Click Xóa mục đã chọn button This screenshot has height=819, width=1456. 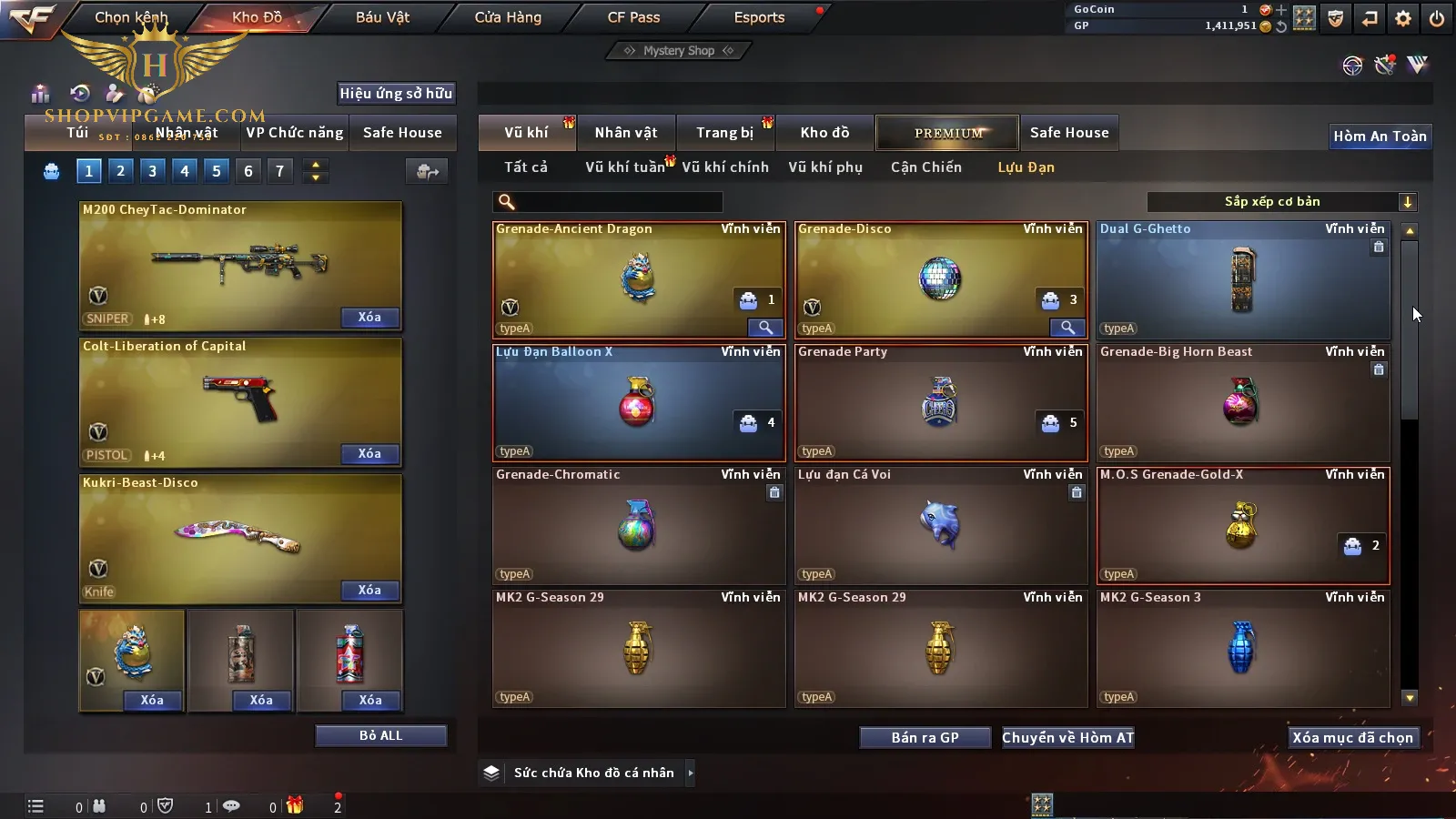click(x=1352, y=737)
